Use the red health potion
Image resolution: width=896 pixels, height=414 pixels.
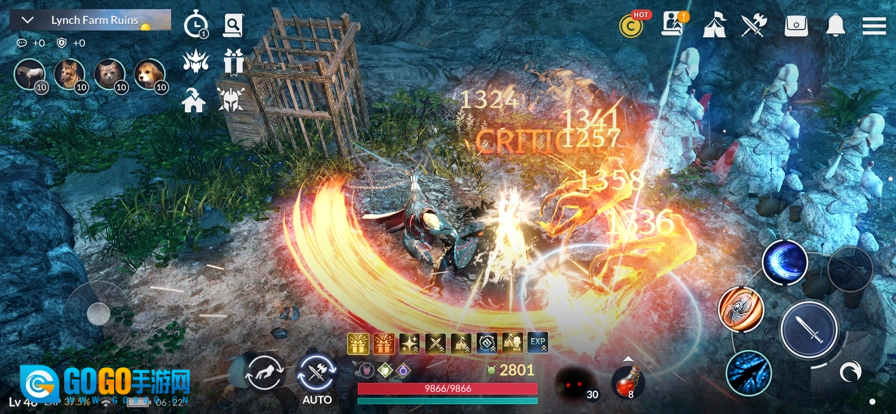click(628, 381)
